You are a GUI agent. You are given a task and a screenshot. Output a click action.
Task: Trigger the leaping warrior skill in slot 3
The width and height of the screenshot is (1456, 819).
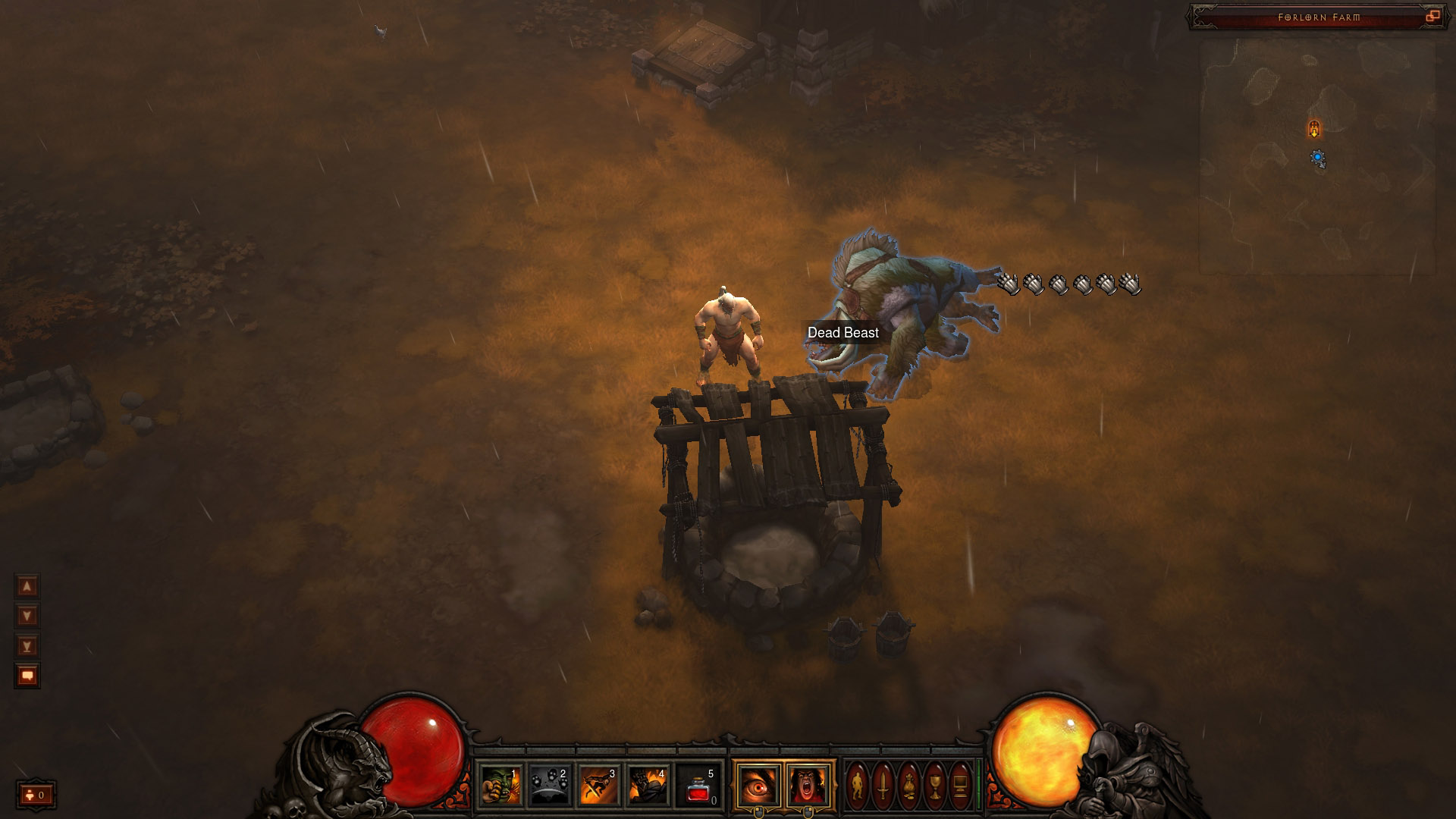(599, 785)
